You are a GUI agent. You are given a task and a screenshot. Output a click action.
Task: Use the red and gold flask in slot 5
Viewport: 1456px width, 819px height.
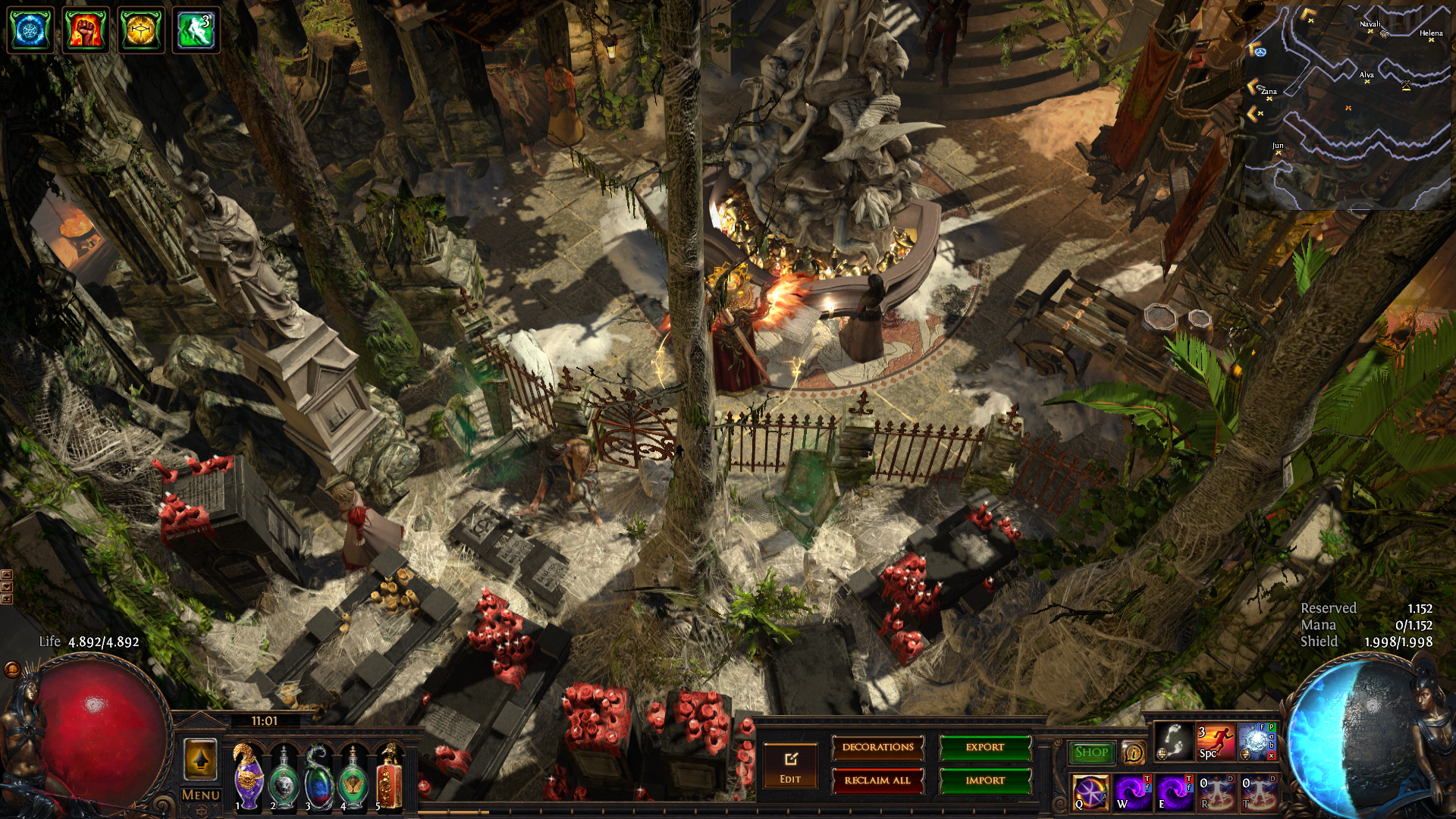(x=389, y=776)
